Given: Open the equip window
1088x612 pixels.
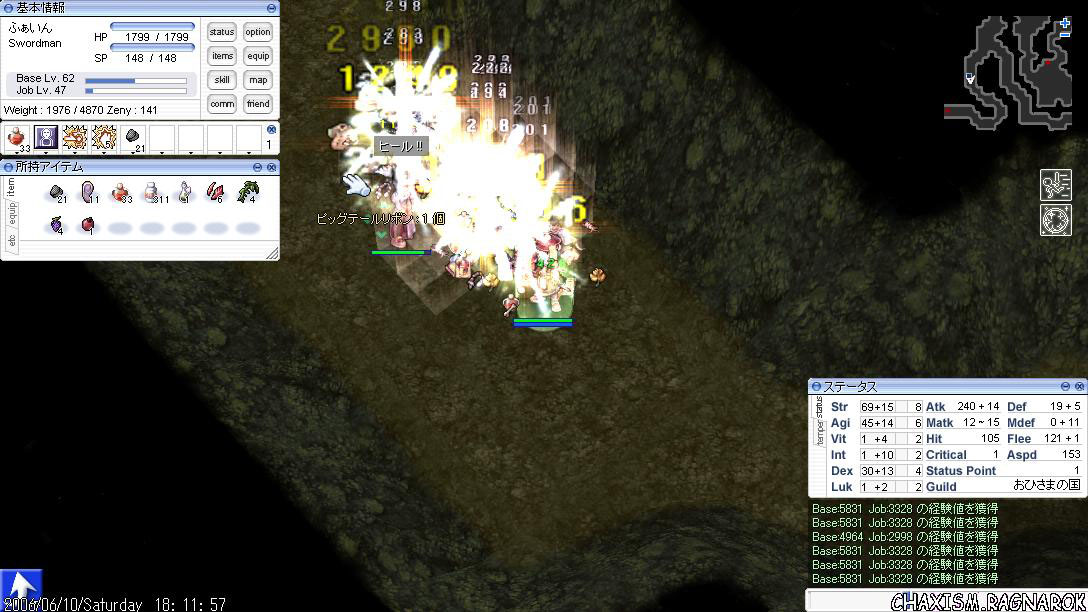Looking at the screenshot, I should coord(258,56).
